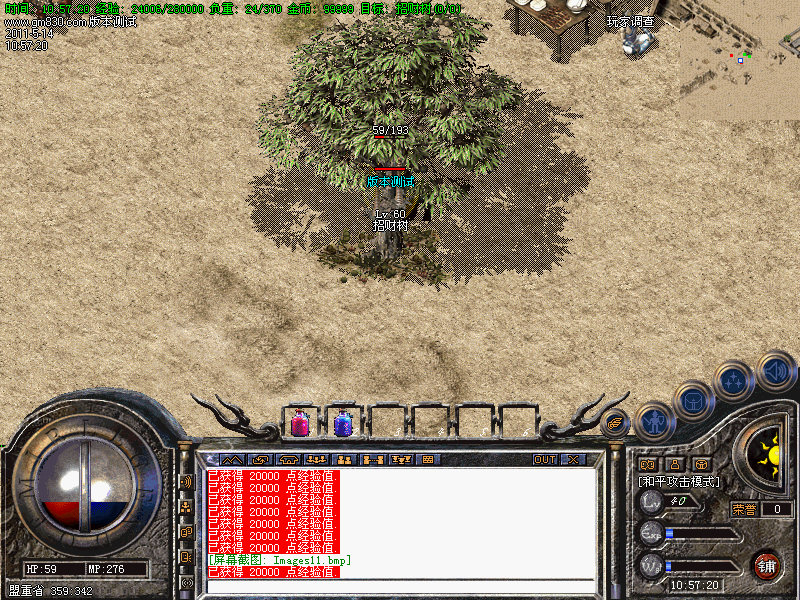Click the small winged icon beside chat

coord(615,423)
